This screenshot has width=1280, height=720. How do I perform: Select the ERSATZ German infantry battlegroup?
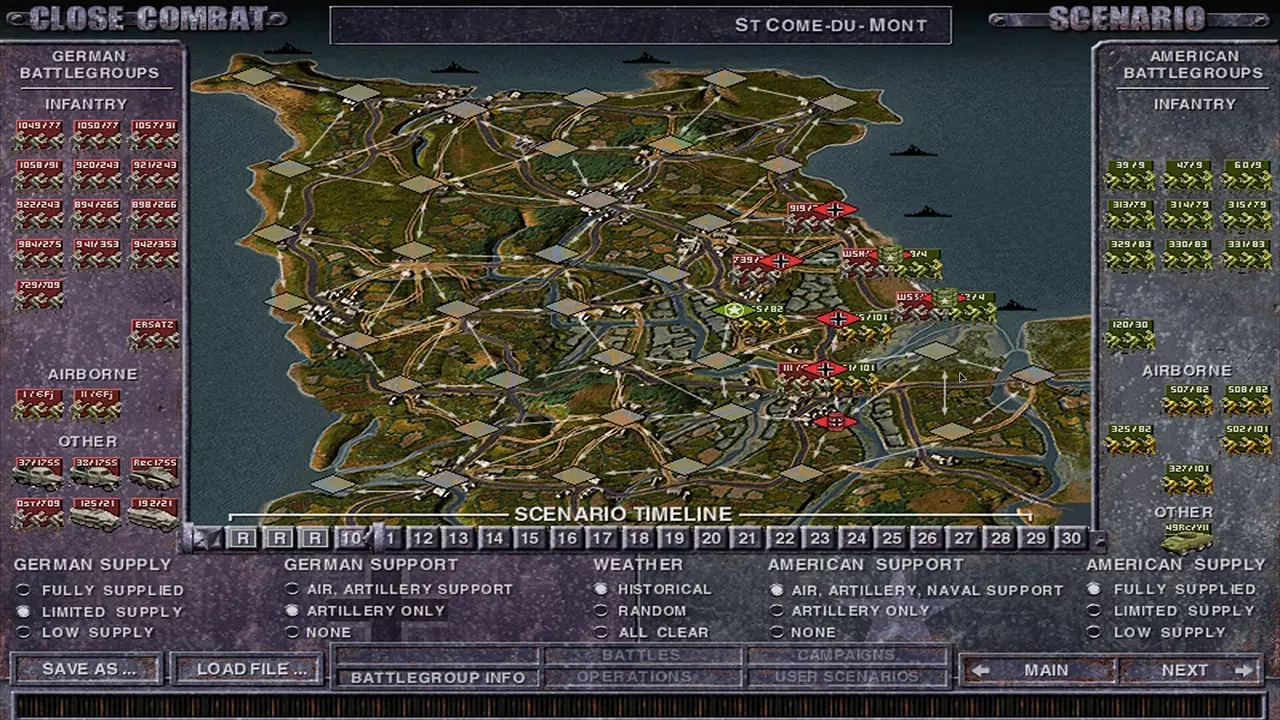(153, 333)
